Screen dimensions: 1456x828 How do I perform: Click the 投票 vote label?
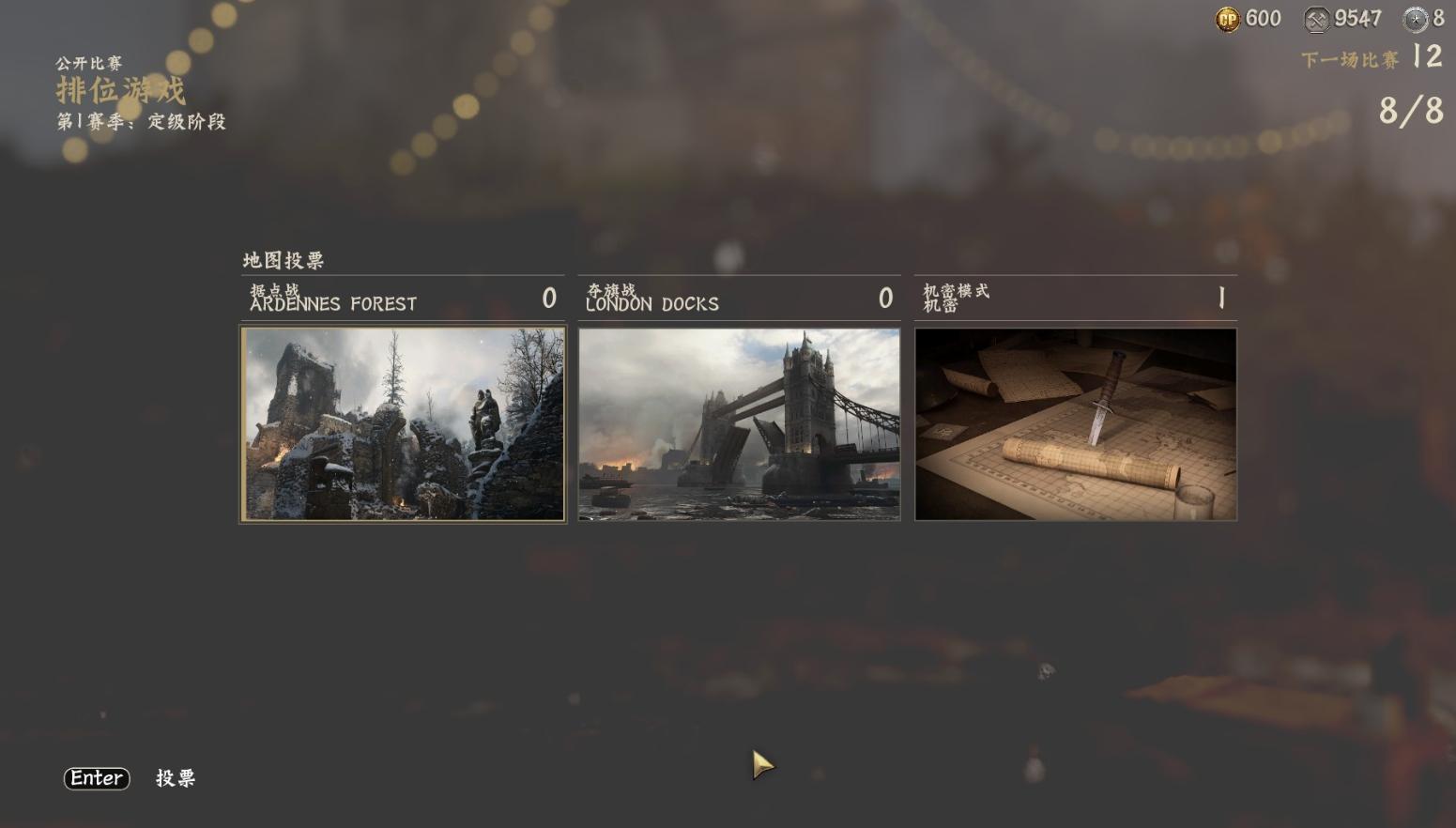176,778
